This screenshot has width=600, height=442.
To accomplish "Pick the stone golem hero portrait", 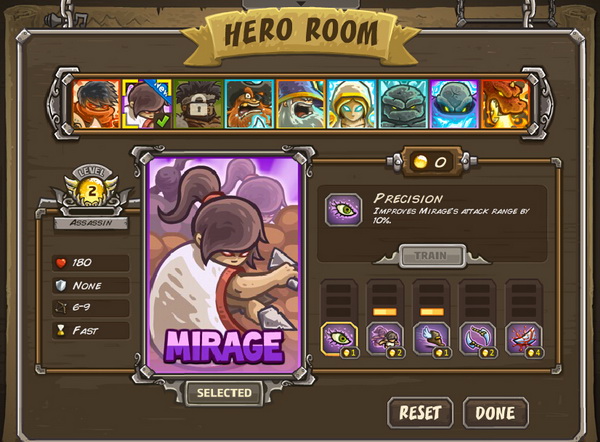I will point(403,104).
